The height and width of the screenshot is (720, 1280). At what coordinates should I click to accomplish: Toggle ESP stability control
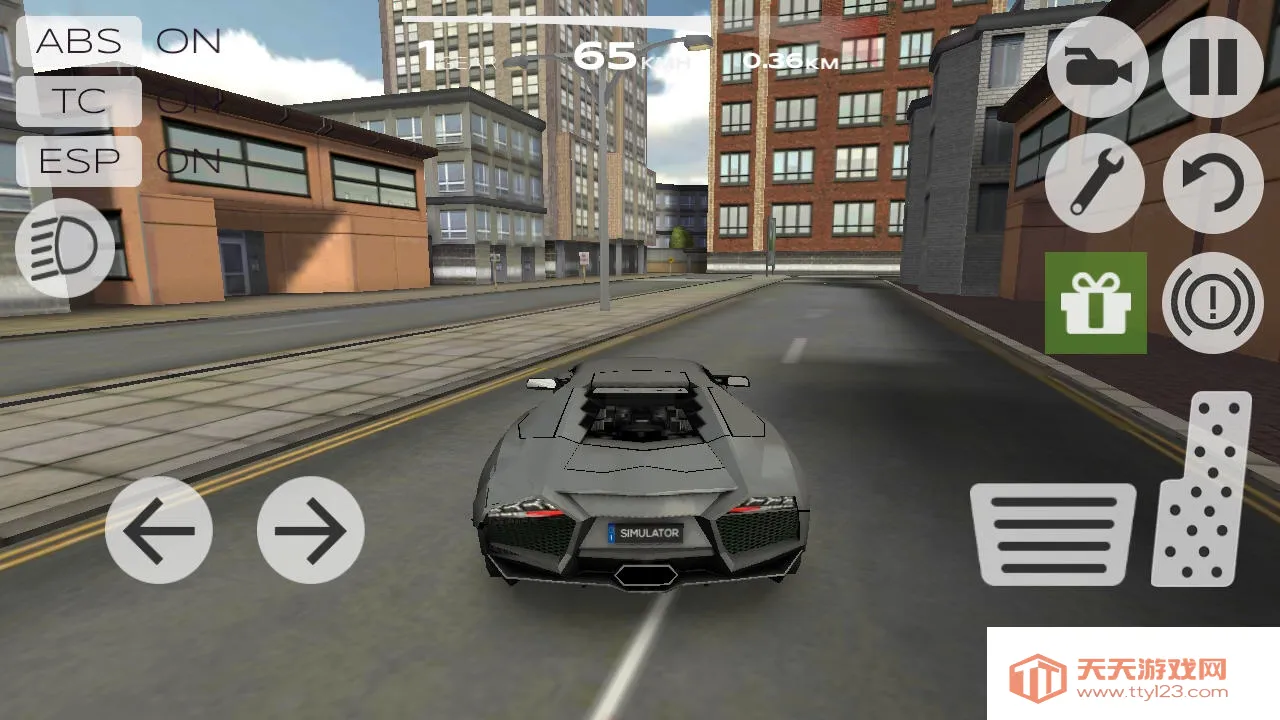pyautogui.click(x=78, y=160)
